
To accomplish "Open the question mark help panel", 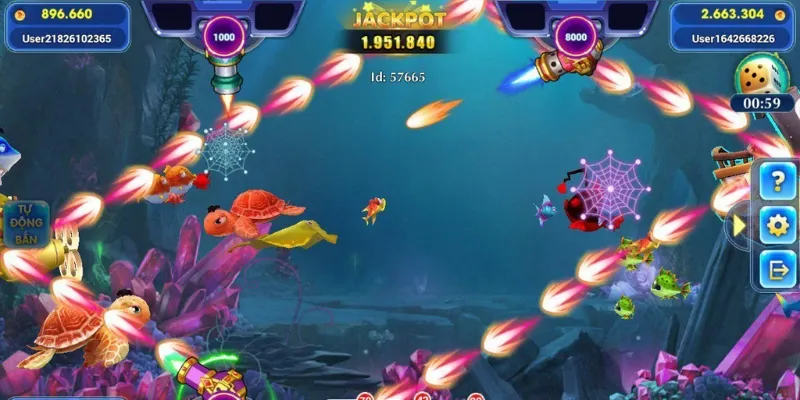I will (777, 181).
